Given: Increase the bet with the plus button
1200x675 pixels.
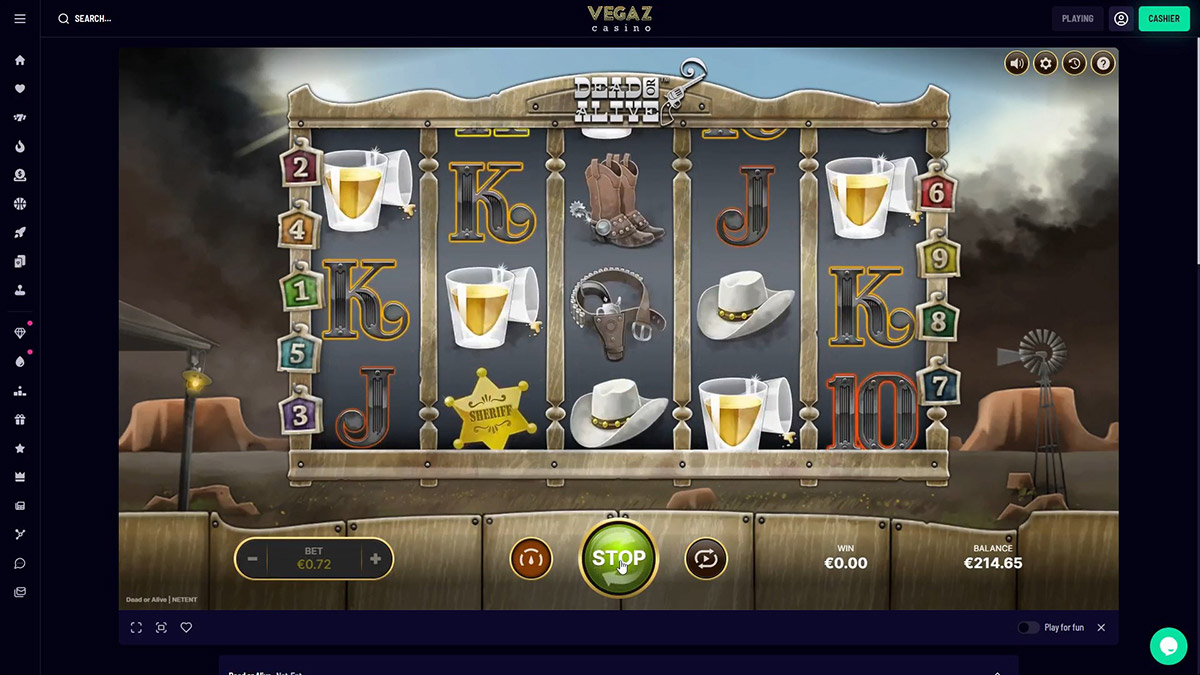Looking at the screenshot, I should coord(375,559).
